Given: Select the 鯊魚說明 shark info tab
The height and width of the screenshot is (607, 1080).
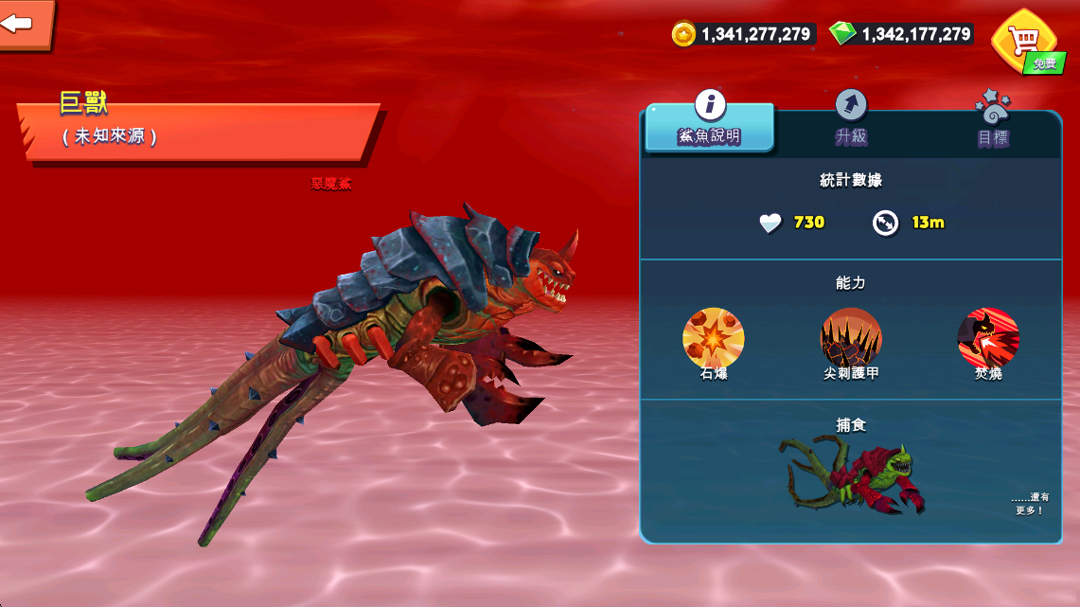Looking at the screenshot, I should 709,121.
